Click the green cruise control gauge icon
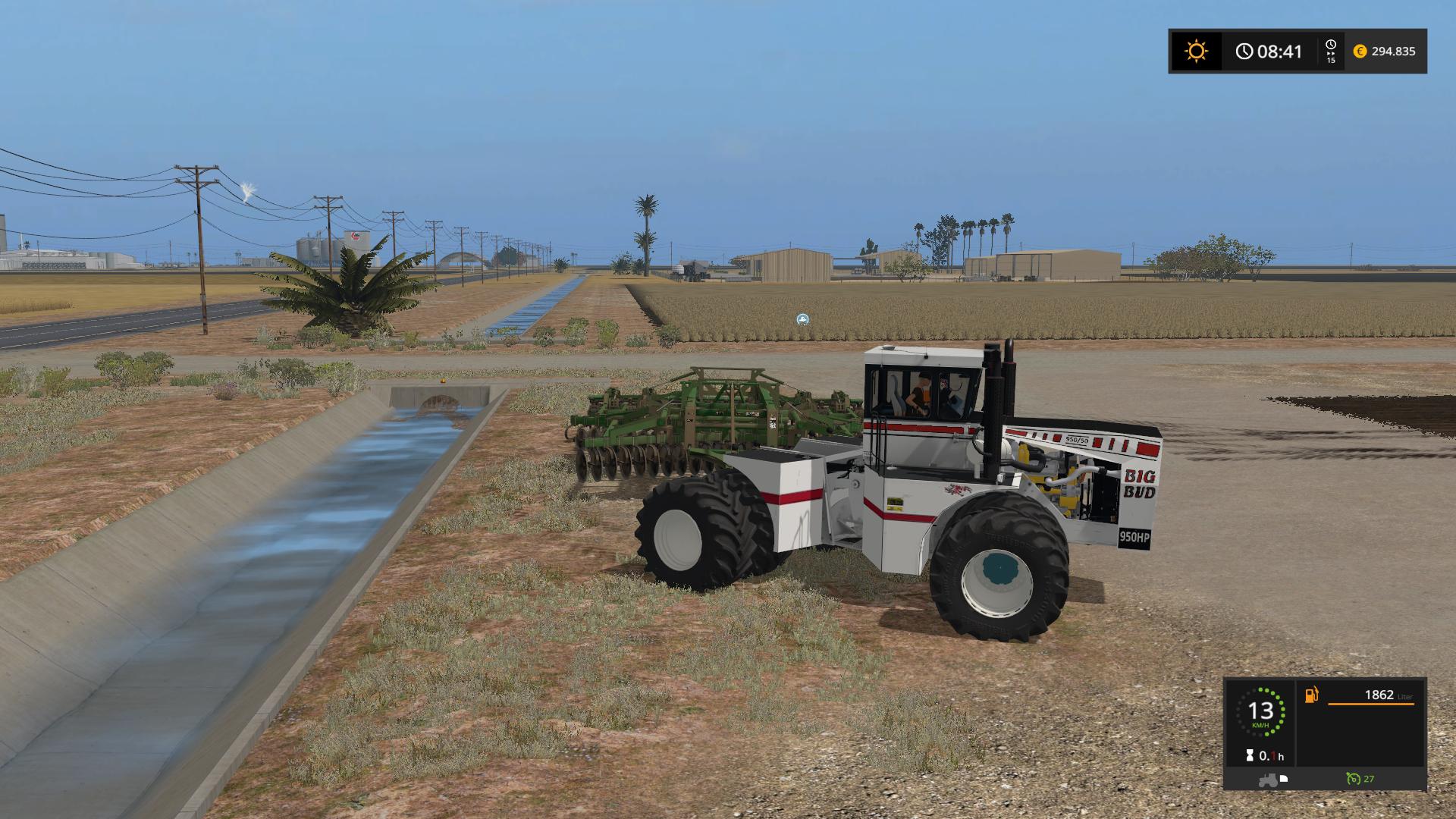The width and height of the screenshot is (1456, 819). tap(1354, 778)
